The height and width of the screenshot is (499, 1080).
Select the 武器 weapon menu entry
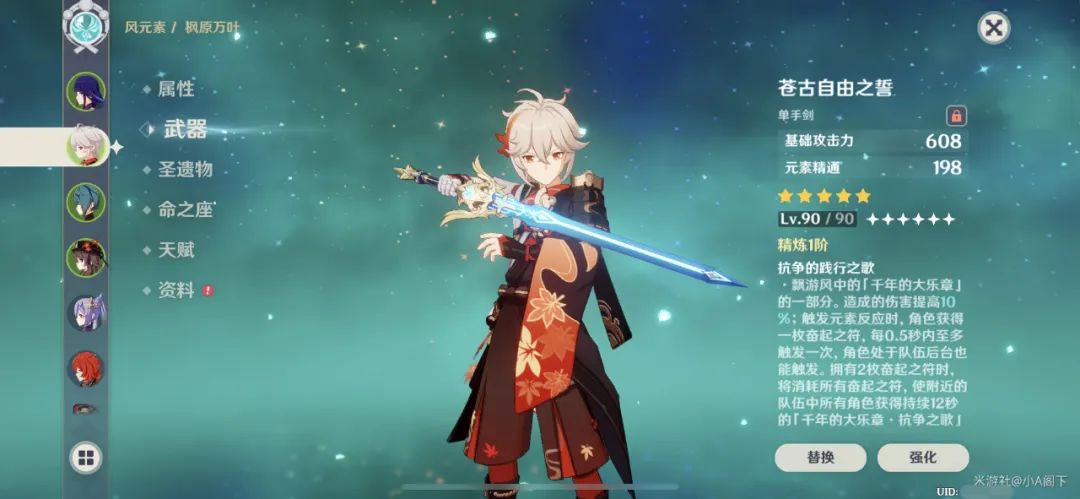184,129
